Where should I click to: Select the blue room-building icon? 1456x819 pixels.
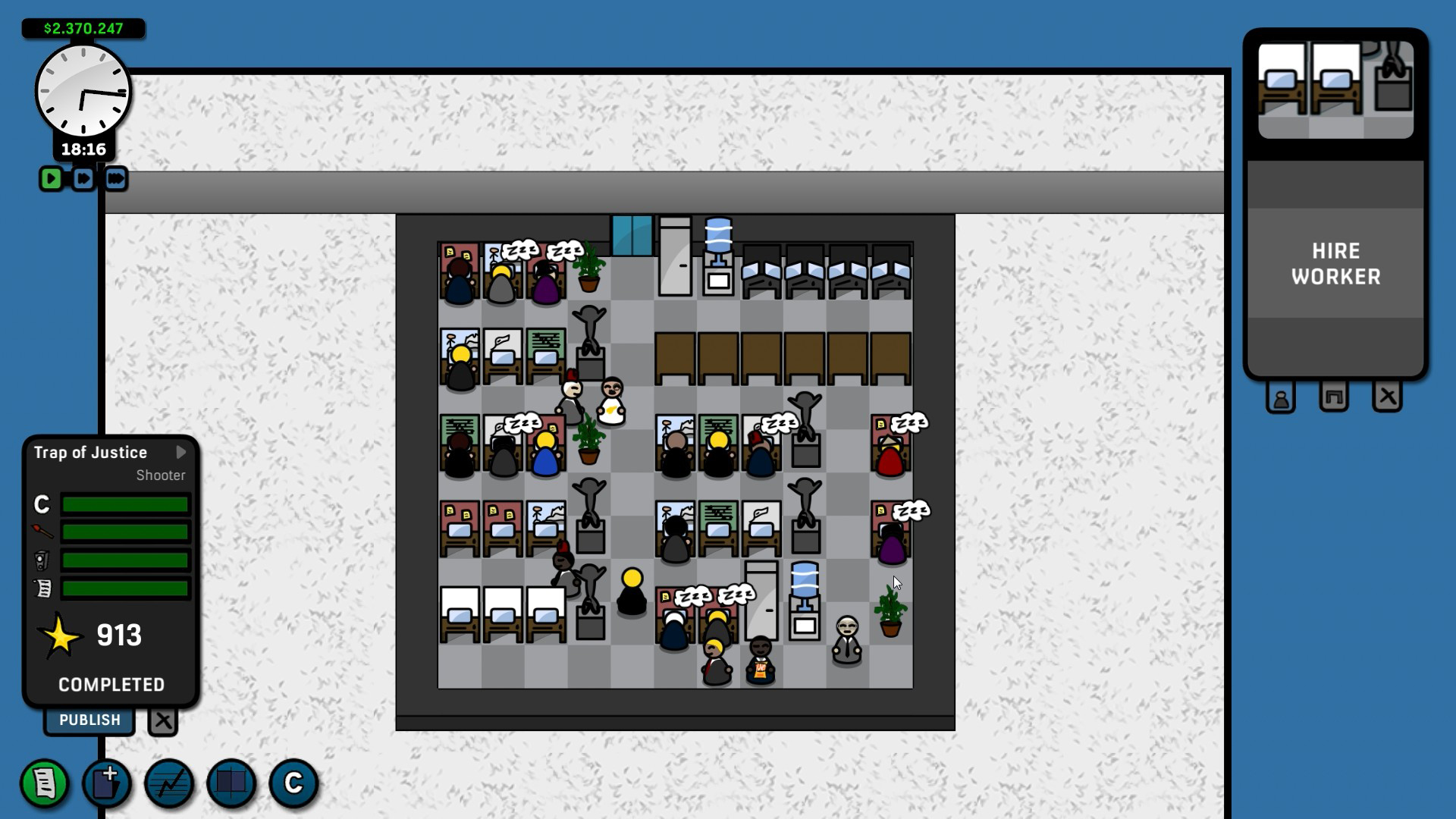tap(231, 783)
